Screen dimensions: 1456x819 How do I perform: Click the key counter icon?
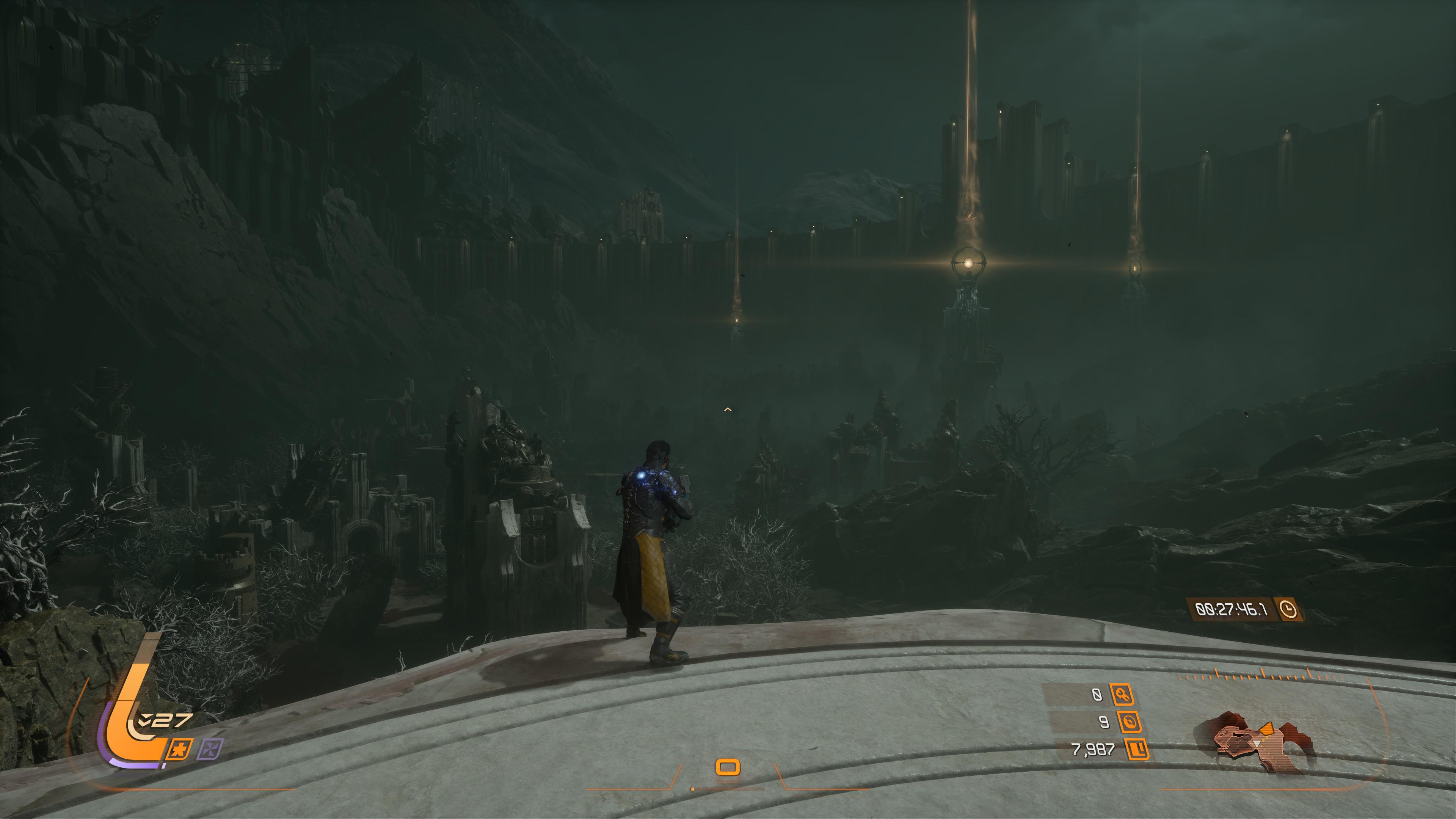(x=1122, y=695)
